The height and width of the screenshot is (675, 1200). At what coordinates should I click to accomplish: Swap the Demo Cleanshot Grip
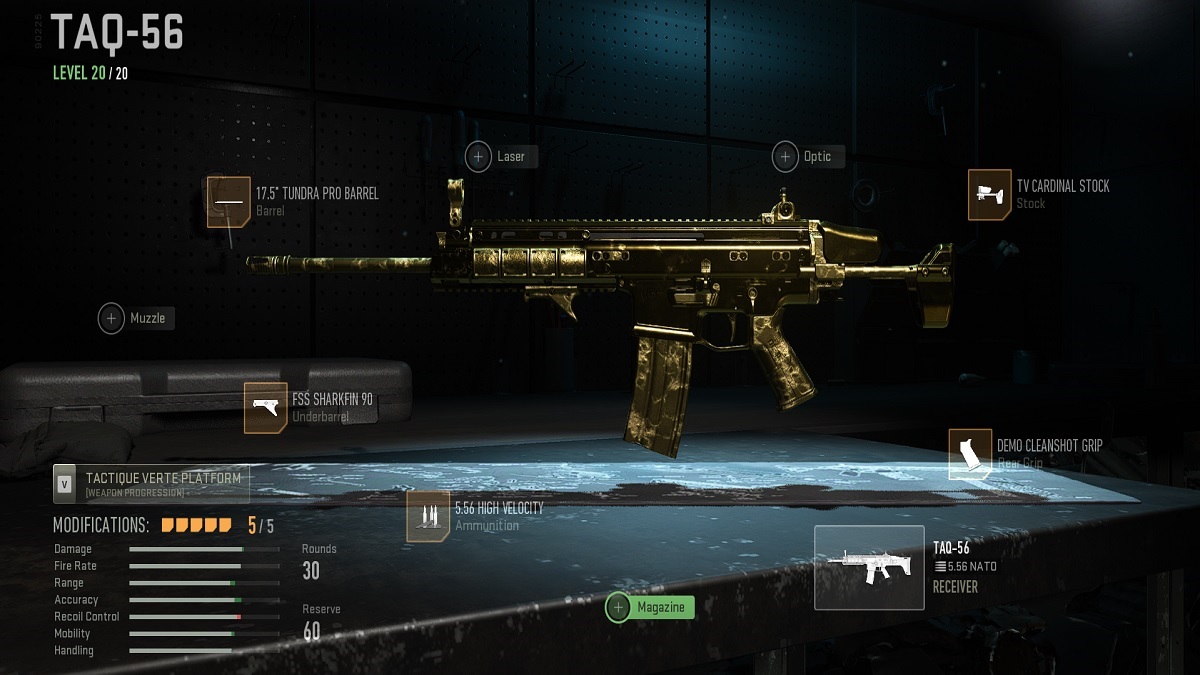pos(970,455)
